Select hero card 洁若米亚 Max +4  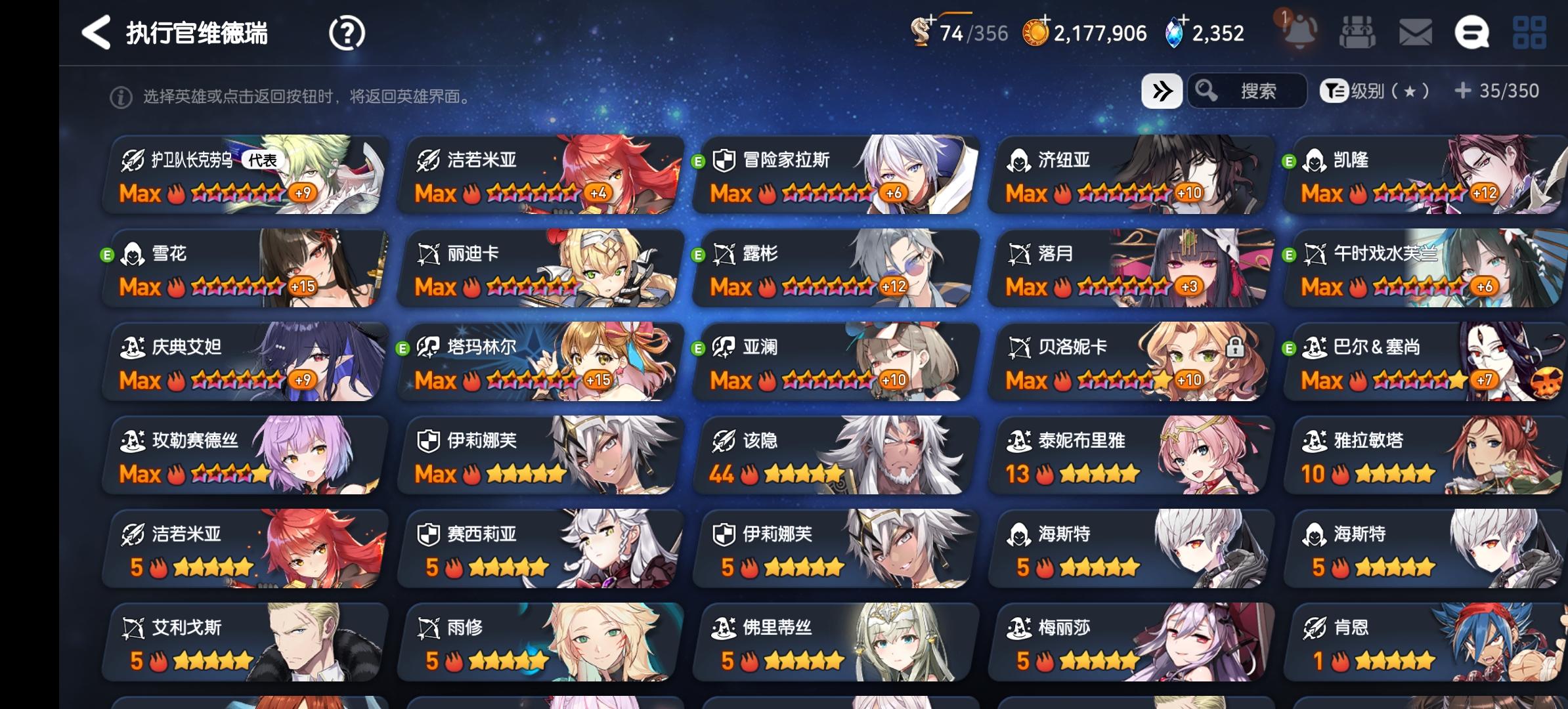tap(538, 174)
